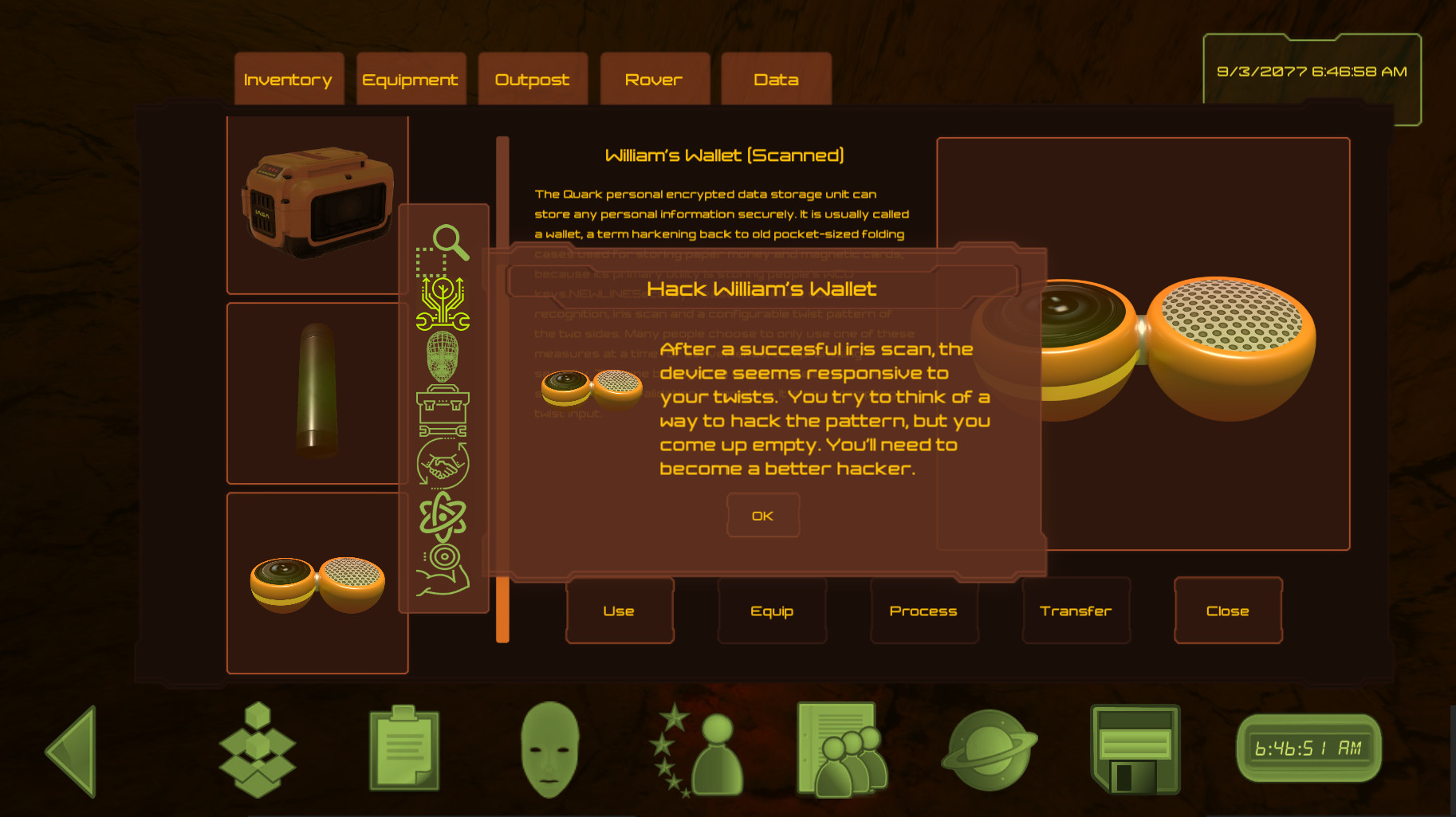Select the orange battery pack item slot
The height and width of the screenshot is (817, 1456).
[317, 204]
